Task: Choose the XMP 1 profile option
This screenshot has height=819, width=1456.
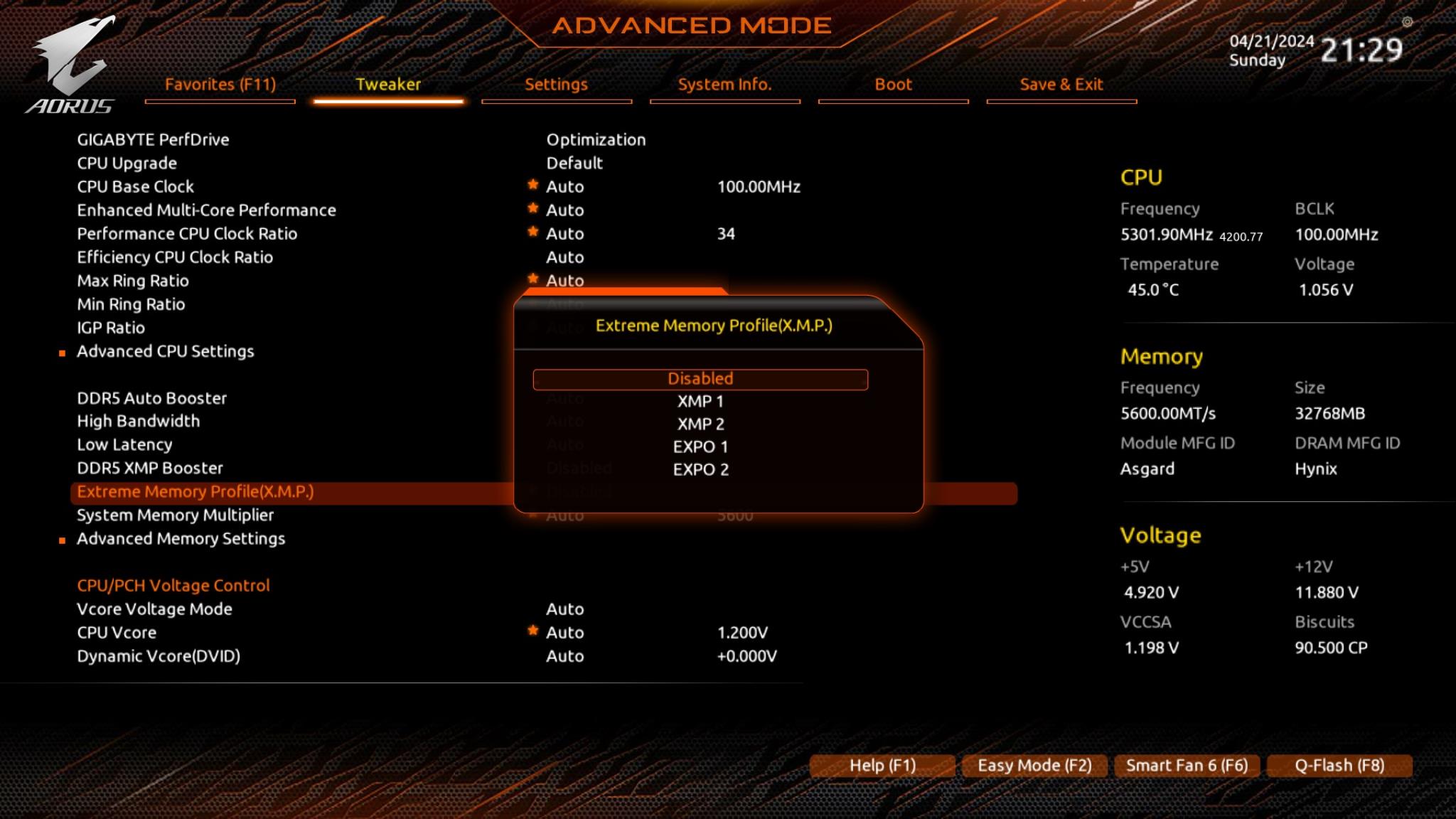Action: (700, 402)
